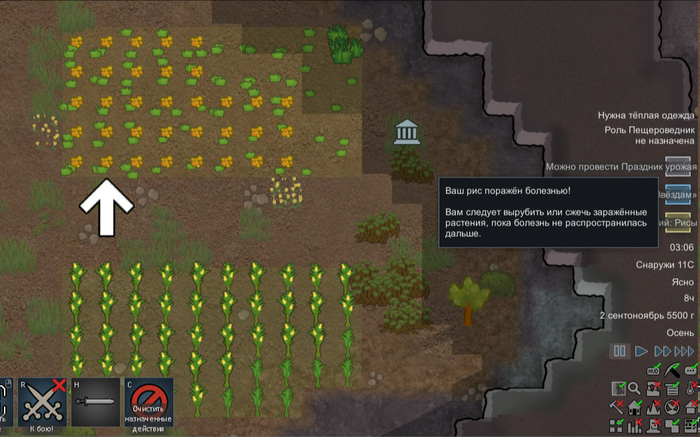The height and width of the screenshot is (437, 700).
Task: Clear assigned actions with the "Очистить назначенные действия" button
Action: pos(147,405)
